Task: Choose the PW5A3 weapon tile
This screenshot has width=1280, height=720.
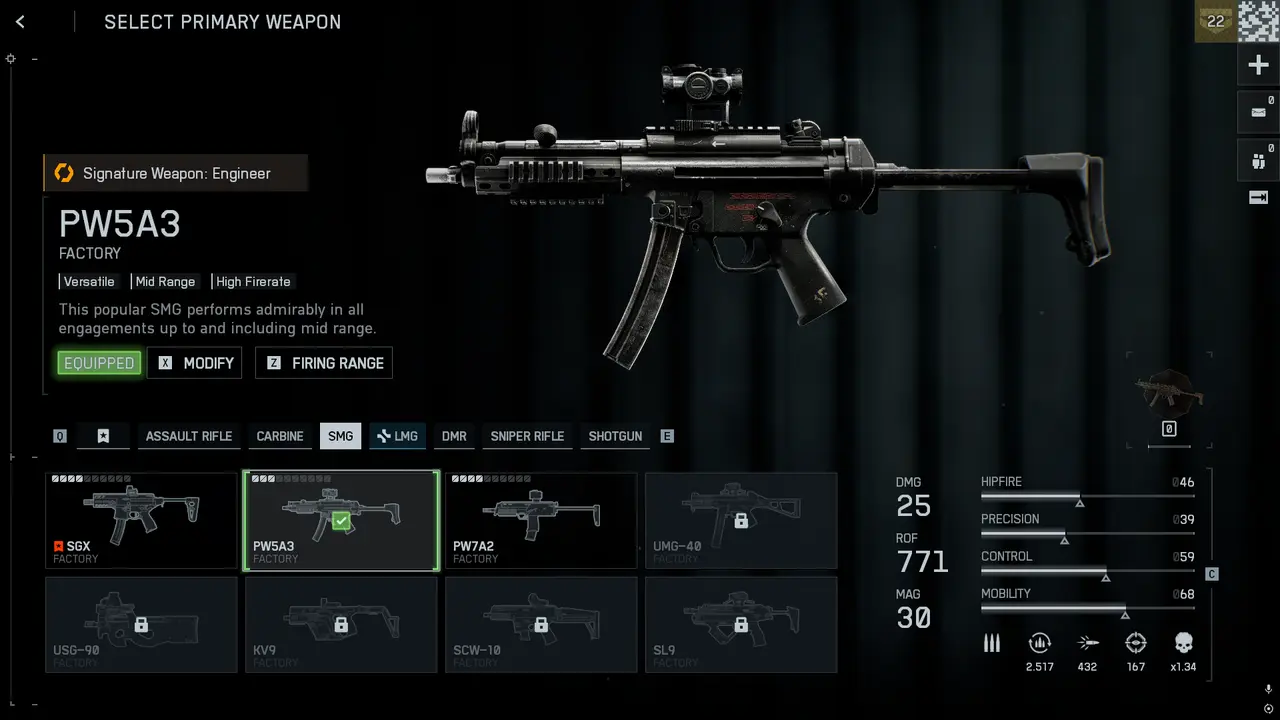Action: coord(341,520)
